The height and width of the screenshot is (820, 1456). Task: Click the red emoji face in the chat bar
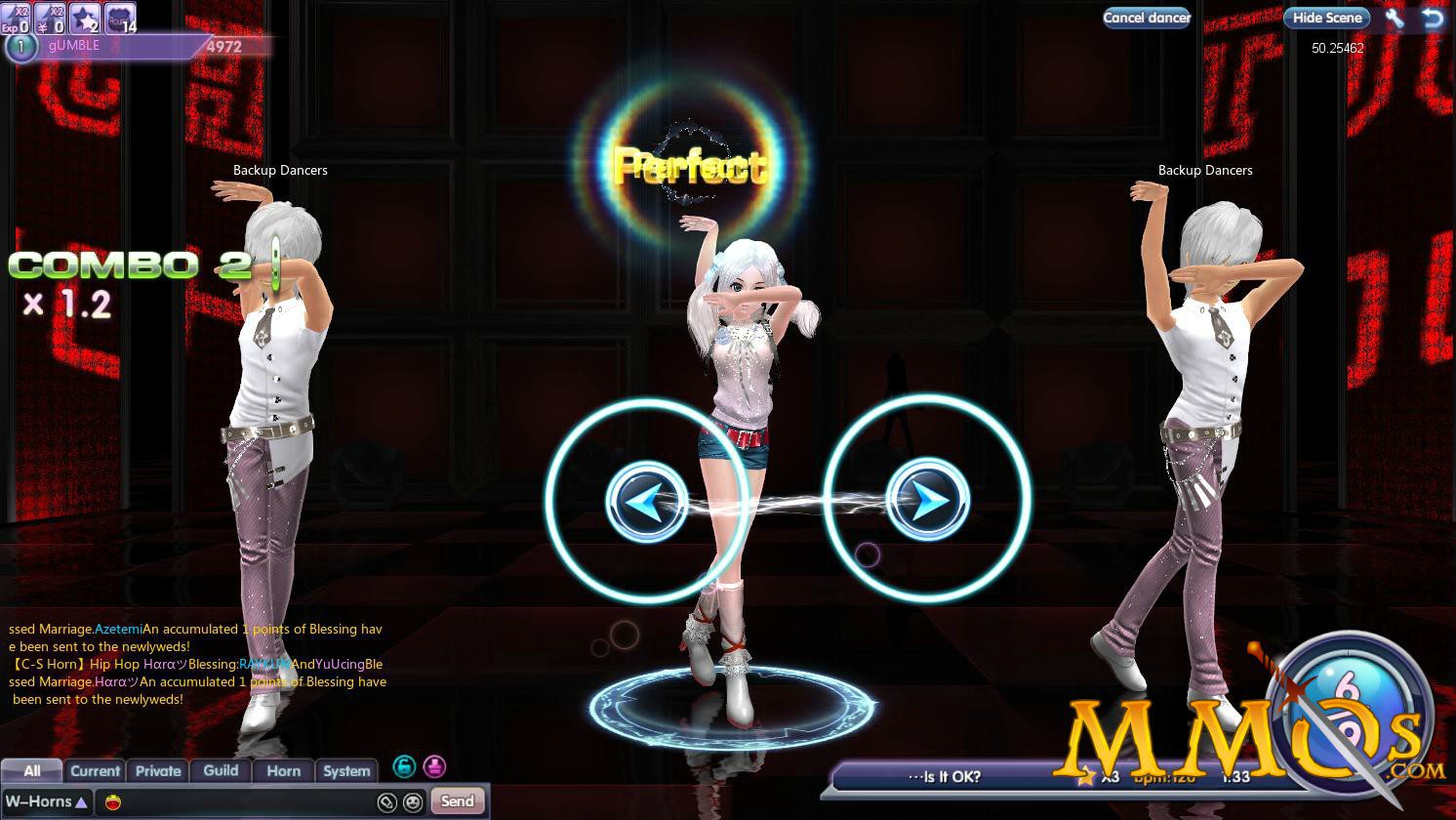click(111, 800)
